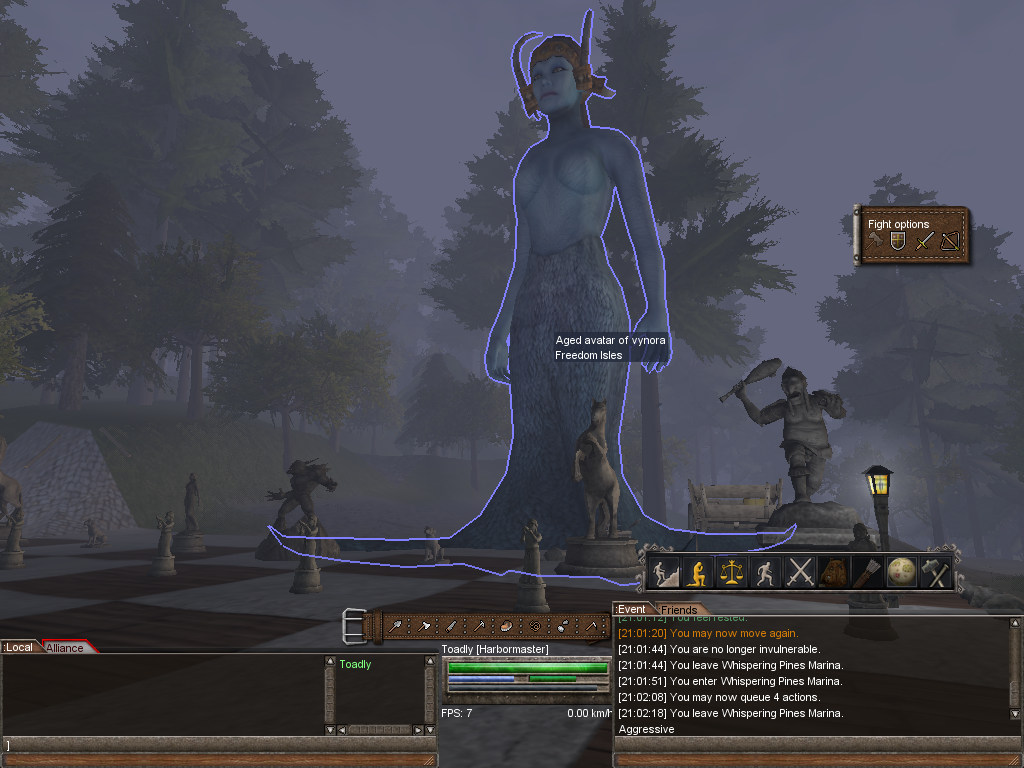1024x768 pixels.
Task: Toggle the climbing icon in the action bar
Action: [x=665, y=573]
